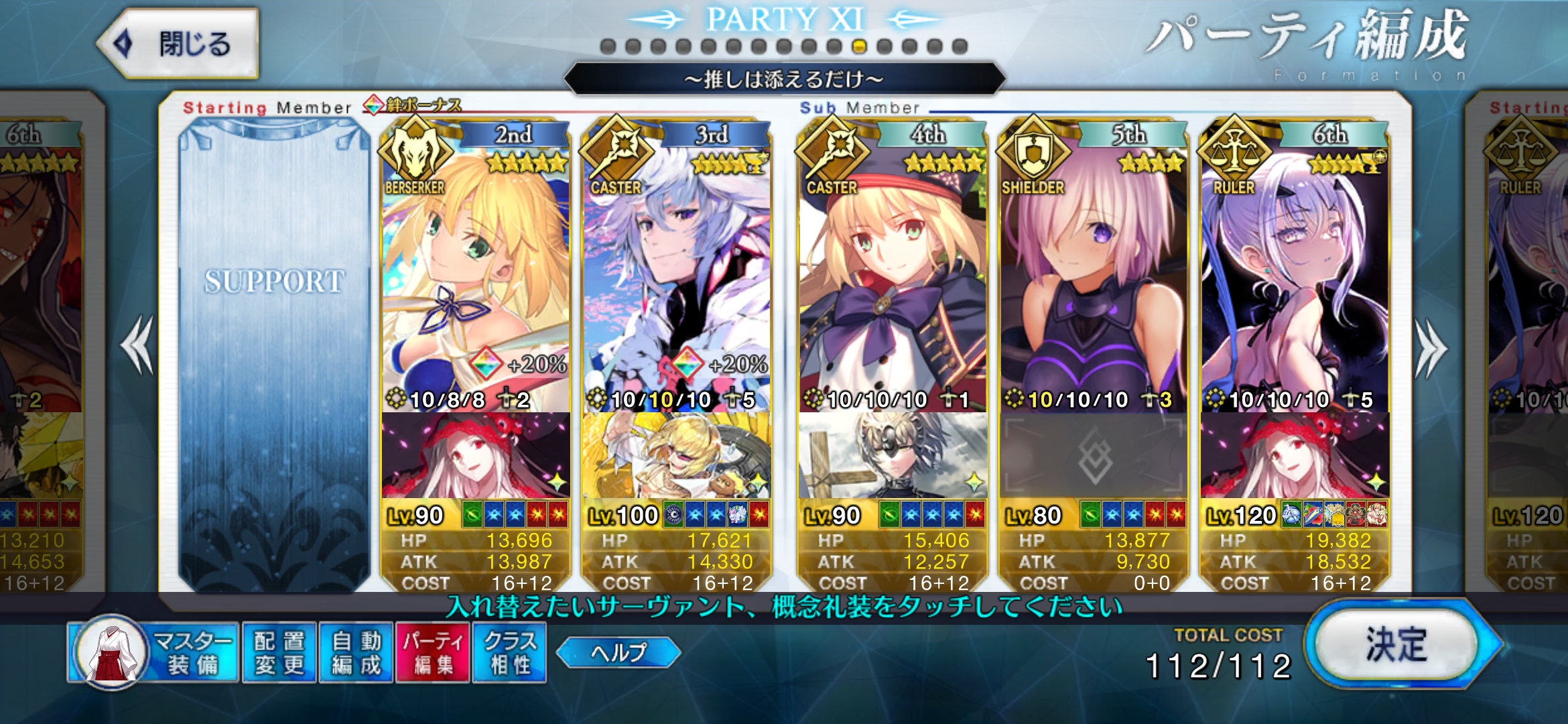Open パーティ編集 party edit
This screenshot has height=724, width=1568.
(x=433, y=652)
